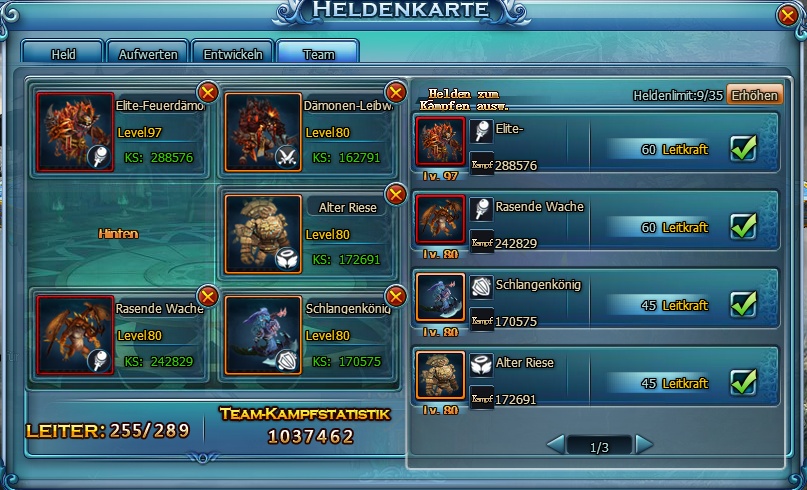This screenshot has width=807, height=490.
Task: Remove Rasende Wache from the team formation
Action: click(208, 296)
